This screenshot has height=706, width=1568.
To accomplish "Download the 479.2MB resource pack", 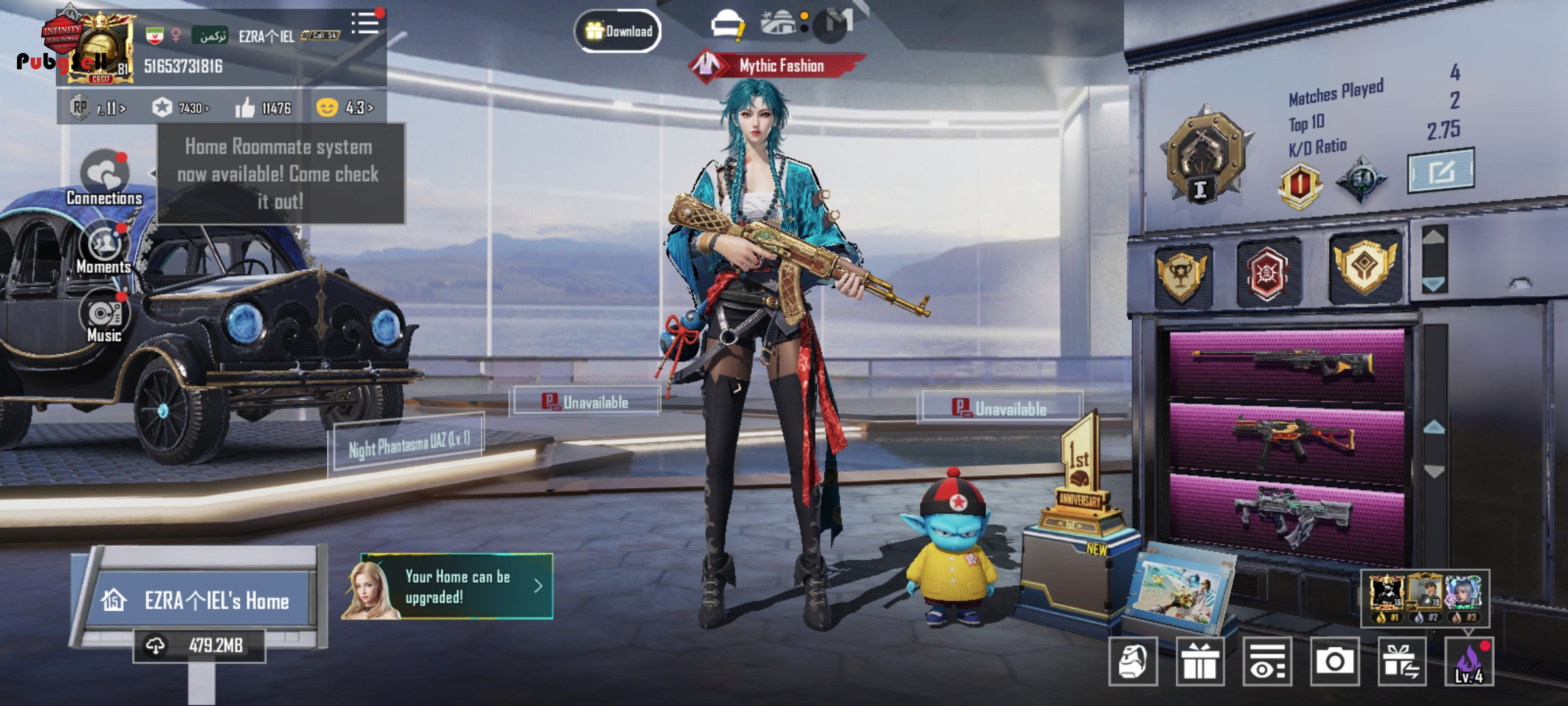I will (x=199, y=646).
